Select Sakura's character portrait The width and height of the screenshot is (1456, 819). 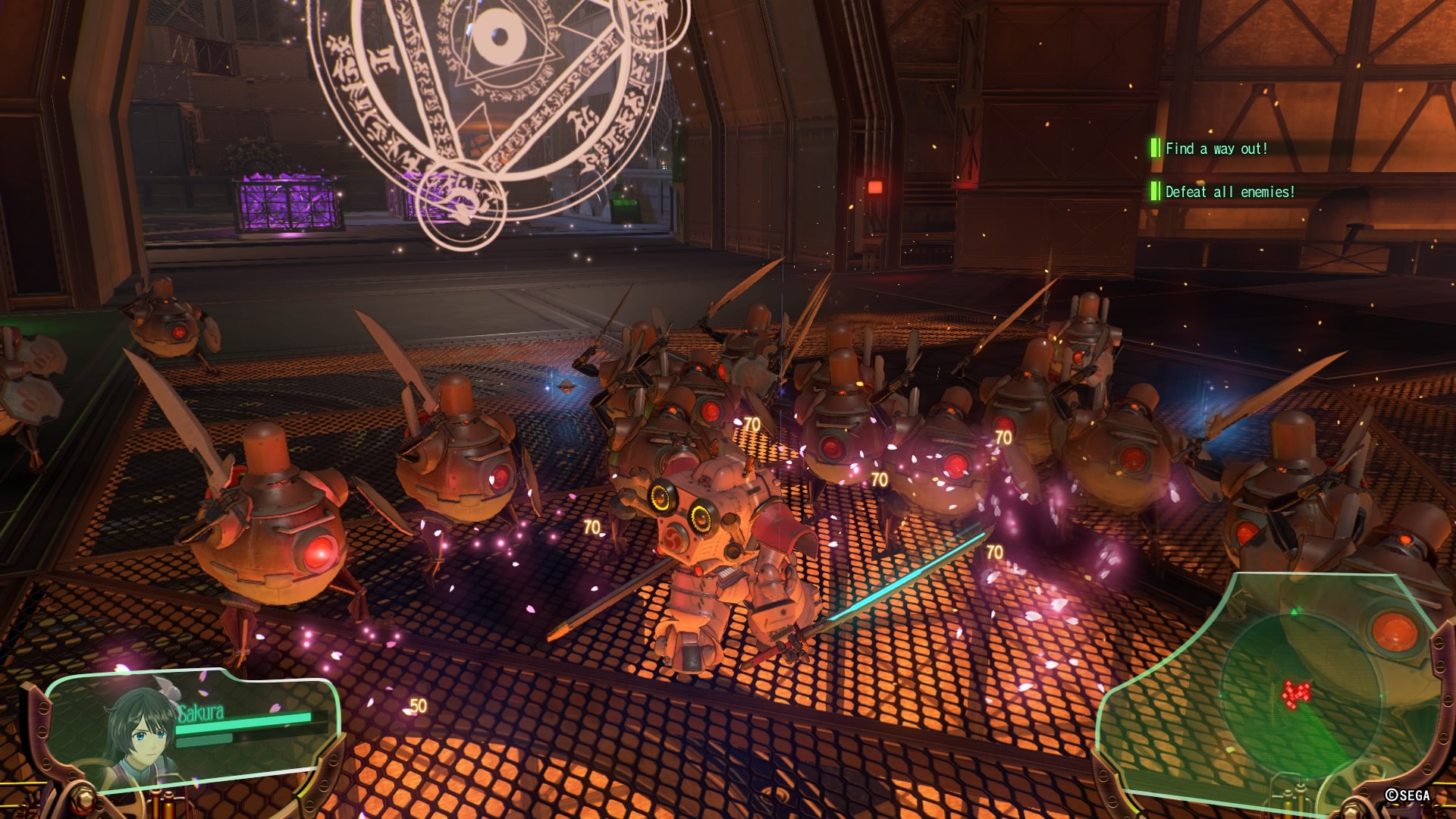140,734
